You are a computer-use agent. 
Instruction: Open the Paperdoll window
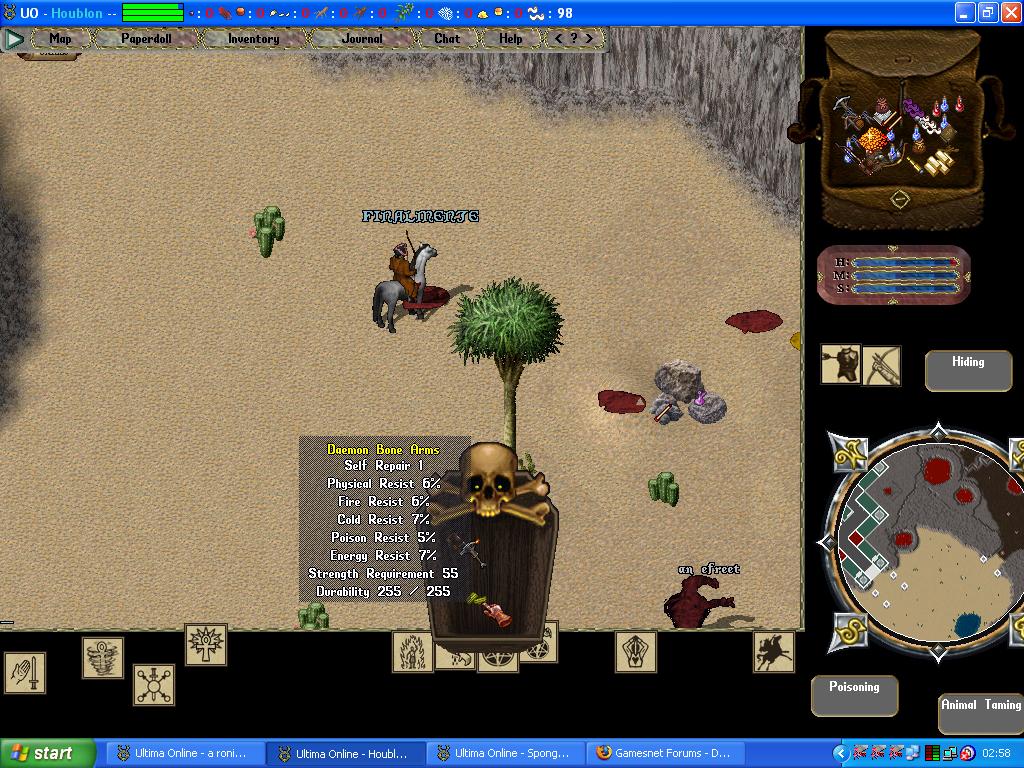coord(146,39)
